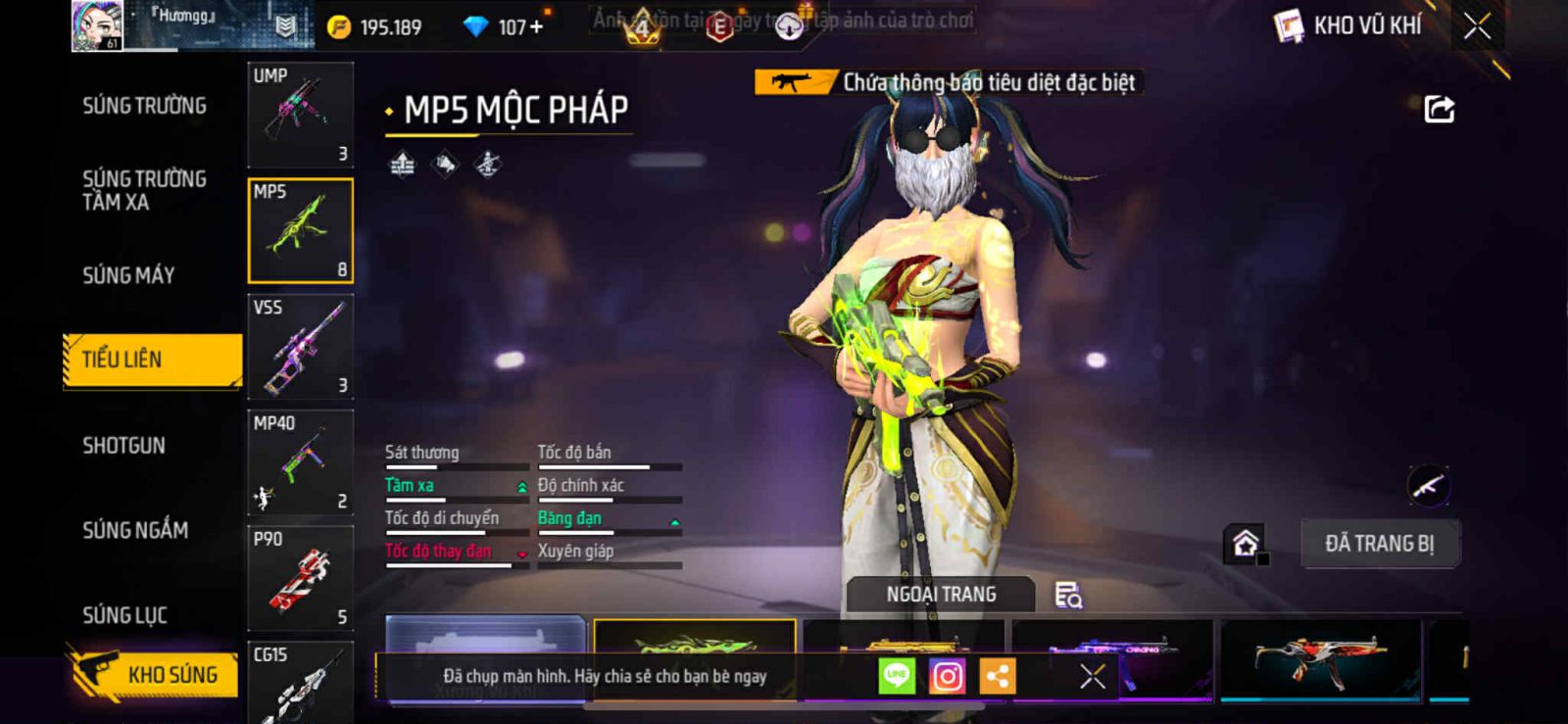Image resolution: width=1568 pixels, height=724 pixels.
Task: Select the Súng Máy category
Action: pos(128,275)
